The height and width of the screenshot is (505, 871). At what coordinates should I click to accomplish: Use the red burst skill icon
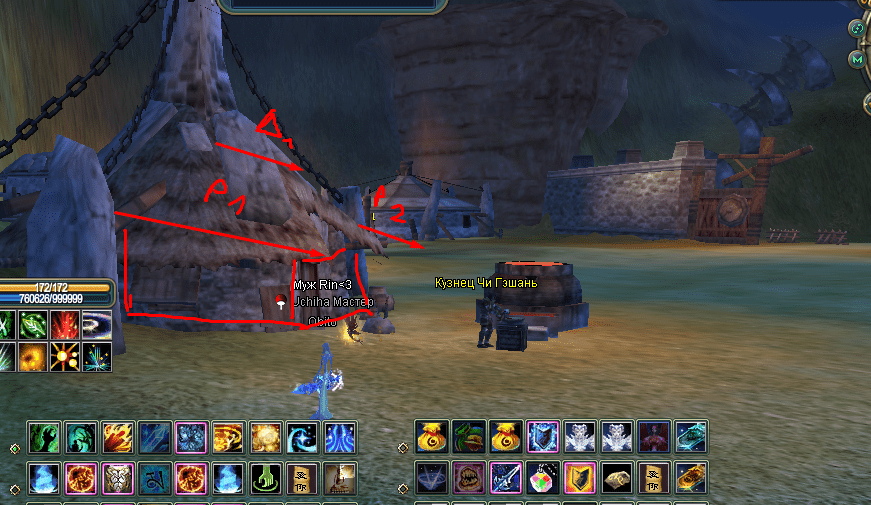(x=65, y=325)
